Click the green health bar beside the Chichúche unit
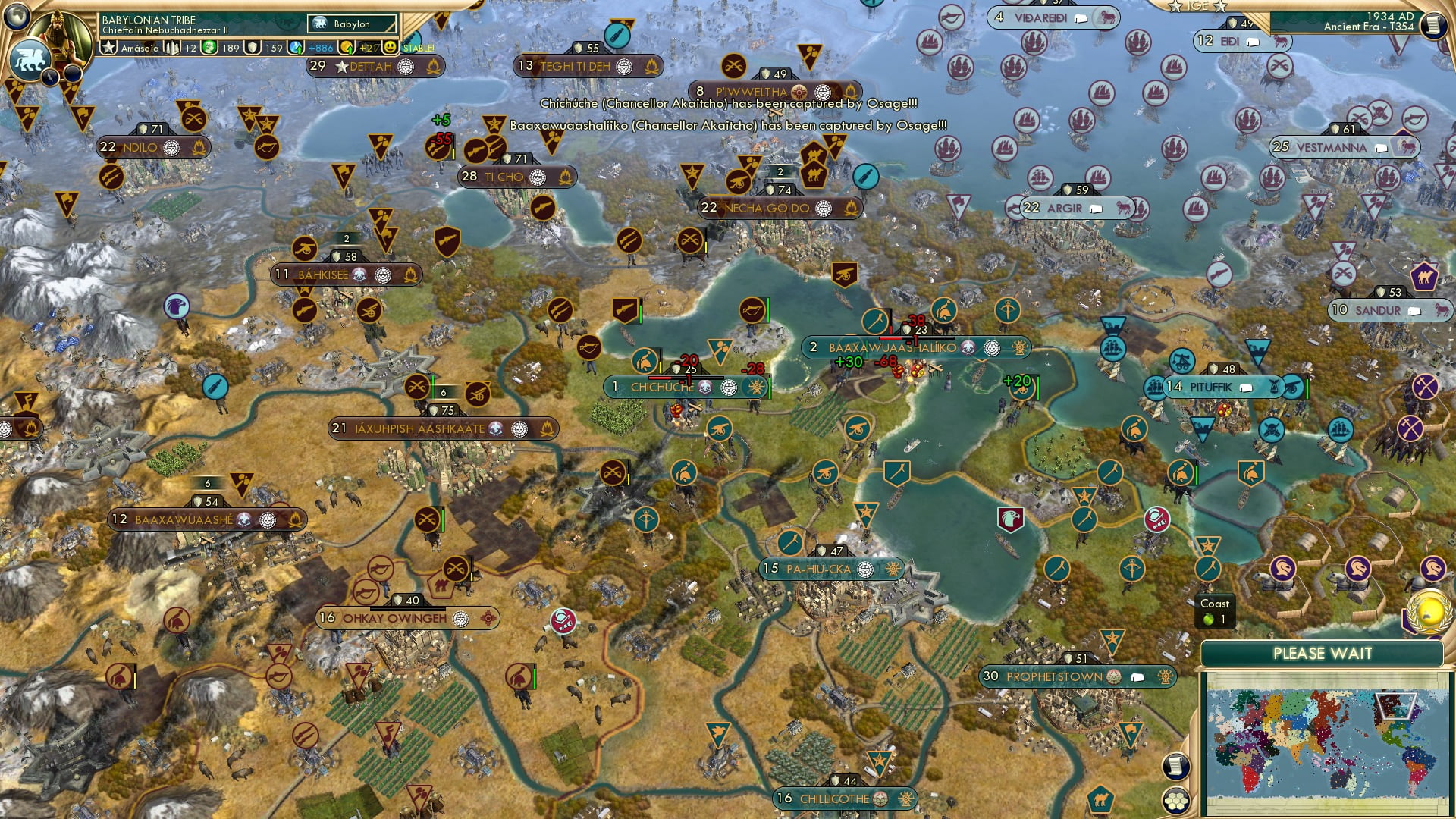The height and width of the screenshot is (819, 1456). click(769, 387)
